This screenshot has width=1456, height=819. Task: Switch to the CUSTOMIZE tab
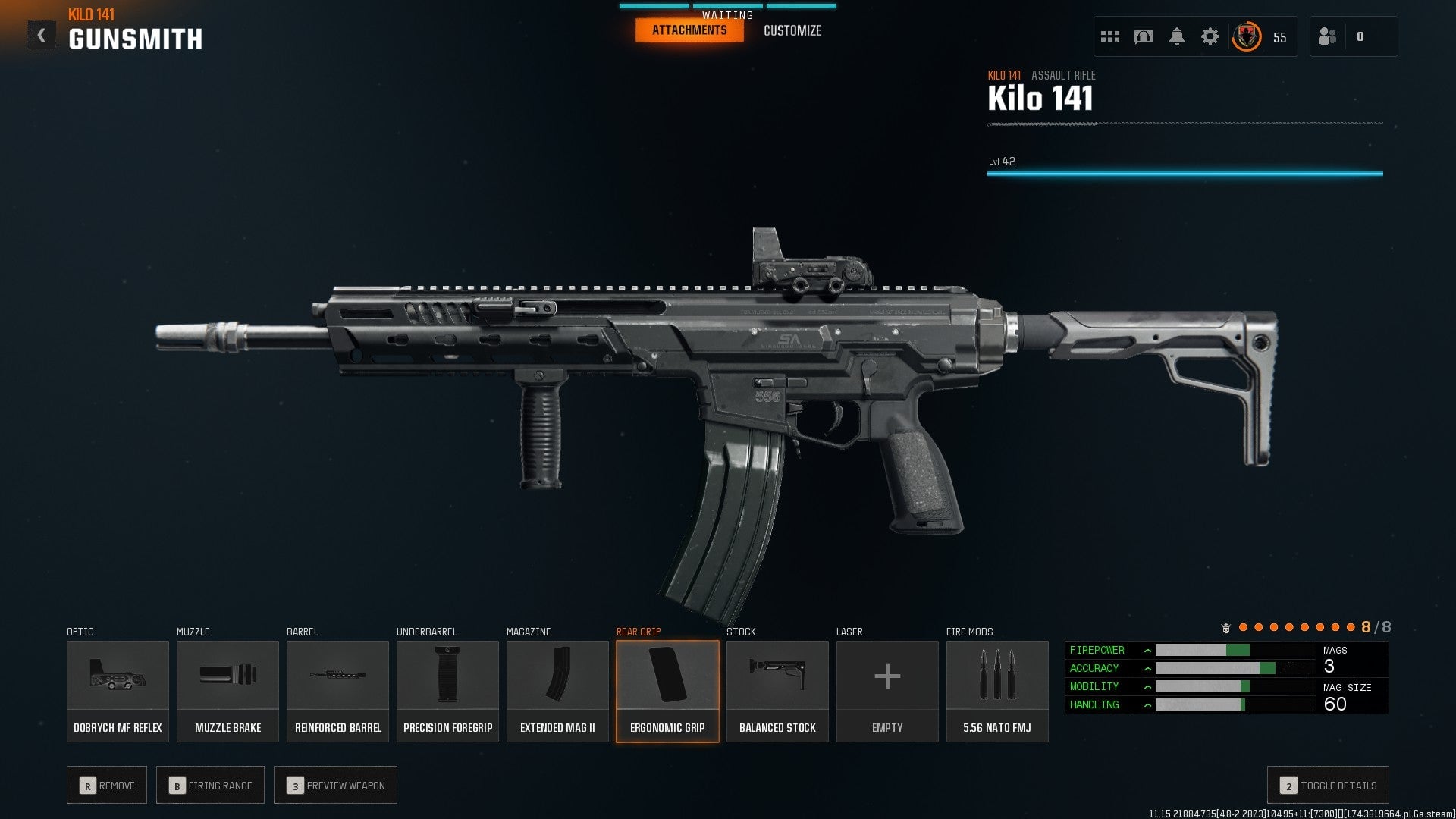pyautogui.click(x=792, y=30)
